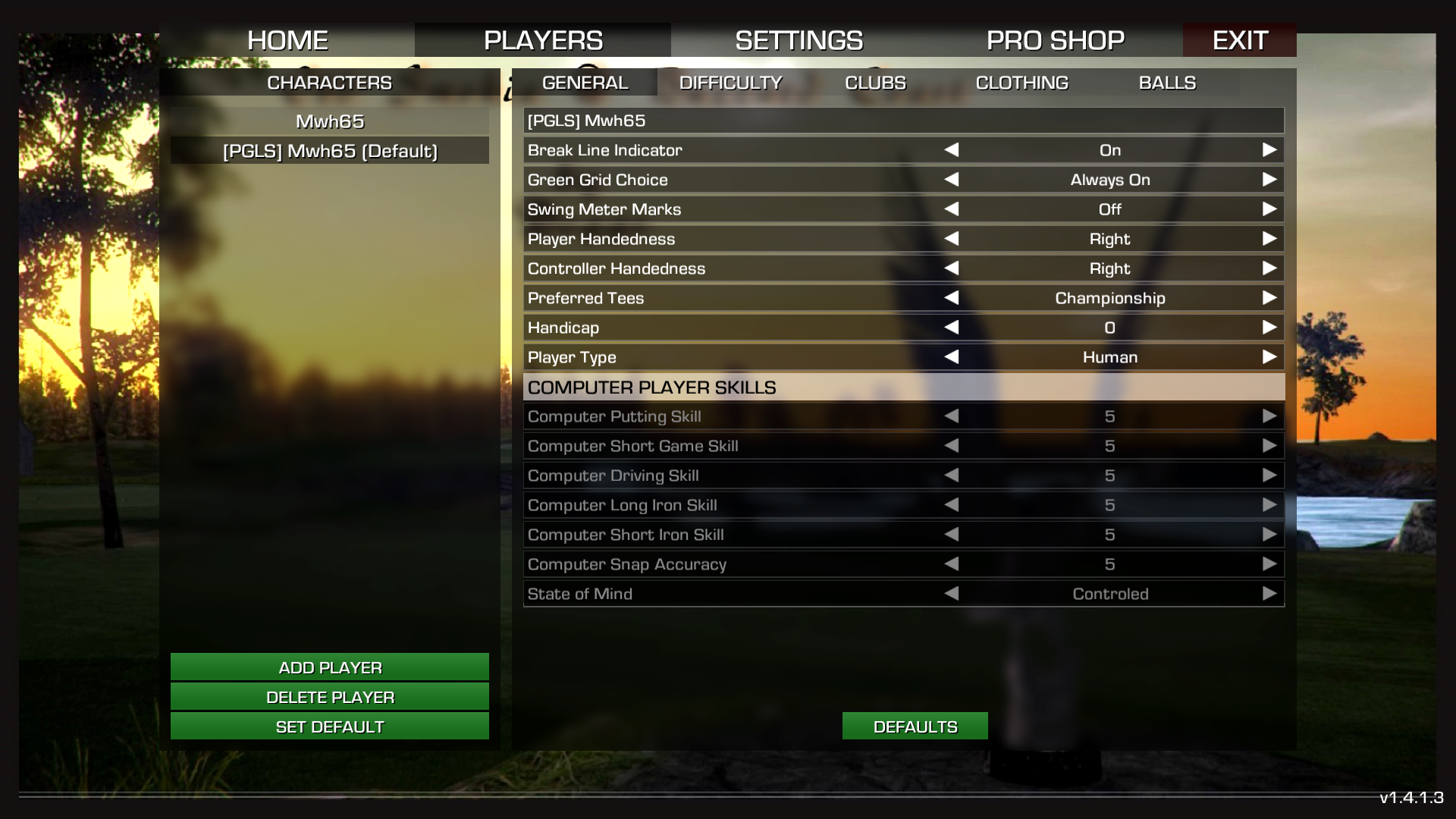
Task: Choose the [PGLS] Mwh65 (Default) character
Action: coord(330,151)
